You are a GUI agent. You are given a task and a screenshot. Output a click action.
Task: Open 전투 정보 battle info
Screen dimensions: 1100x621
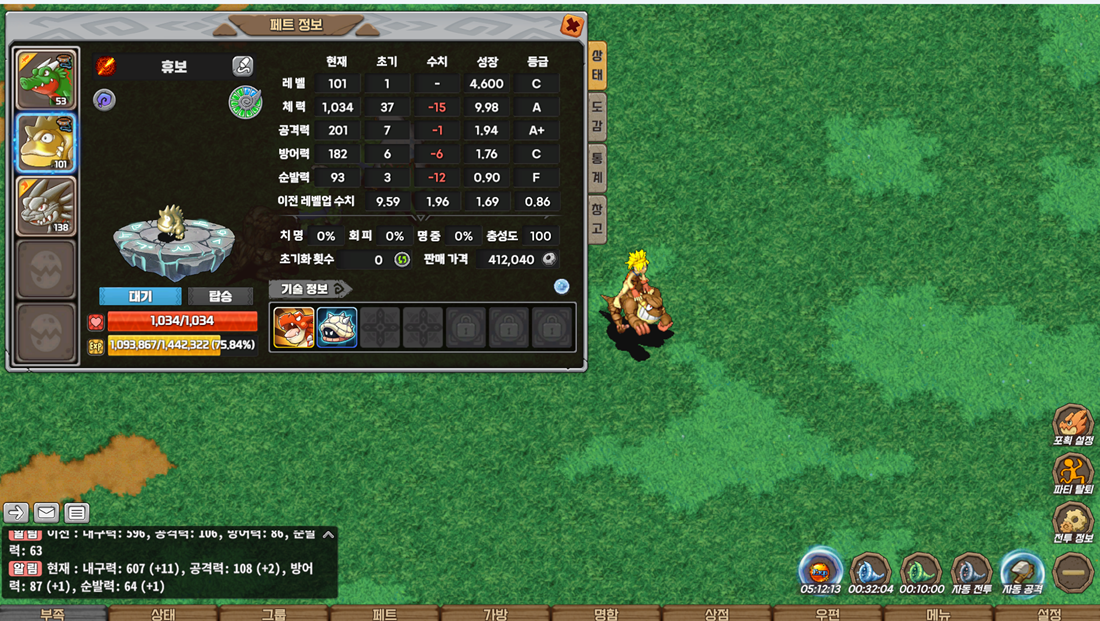1072,522
